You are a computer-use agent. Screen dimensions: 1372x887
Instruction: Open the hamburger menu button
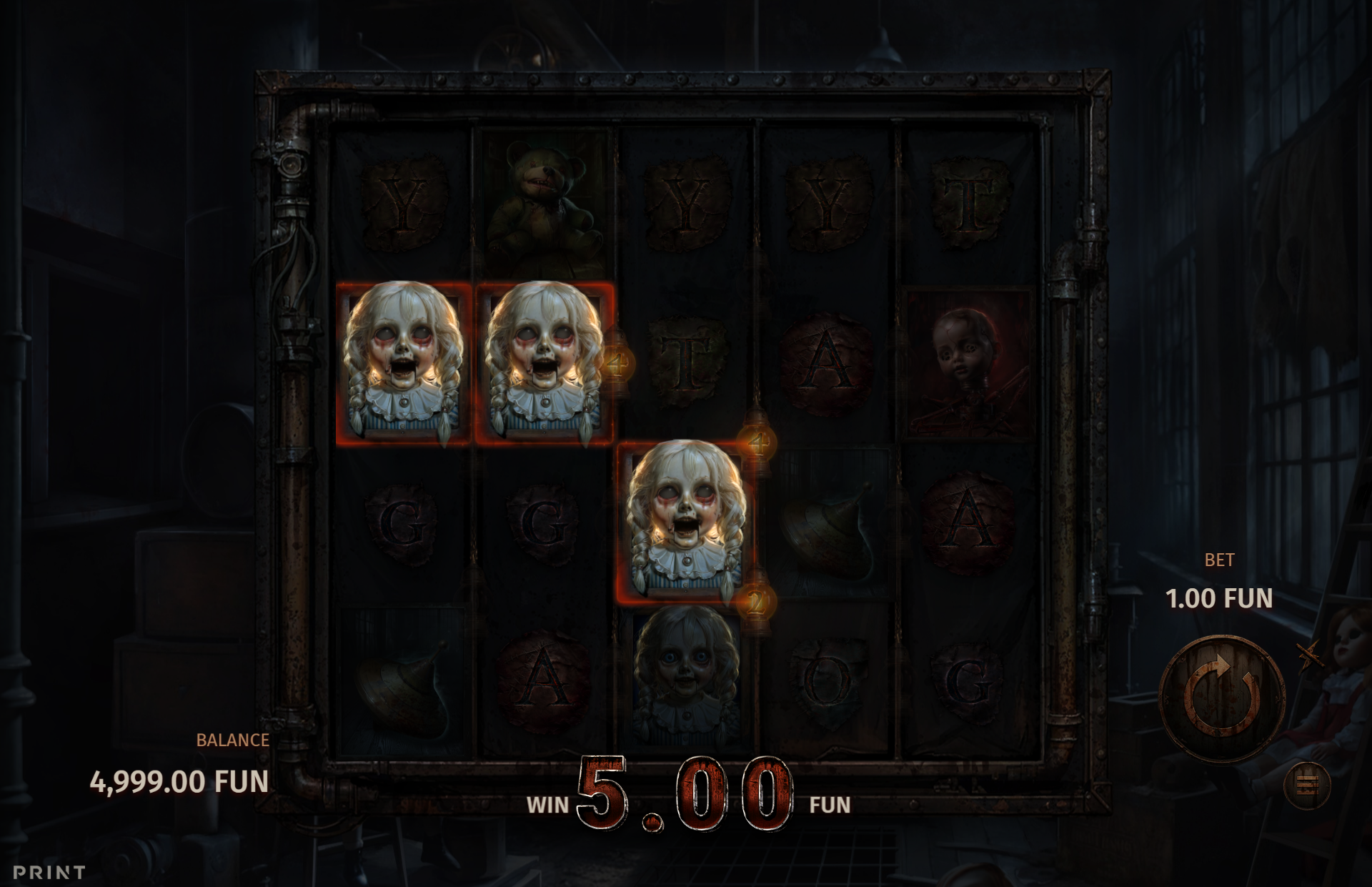(x=1307, y=786)
